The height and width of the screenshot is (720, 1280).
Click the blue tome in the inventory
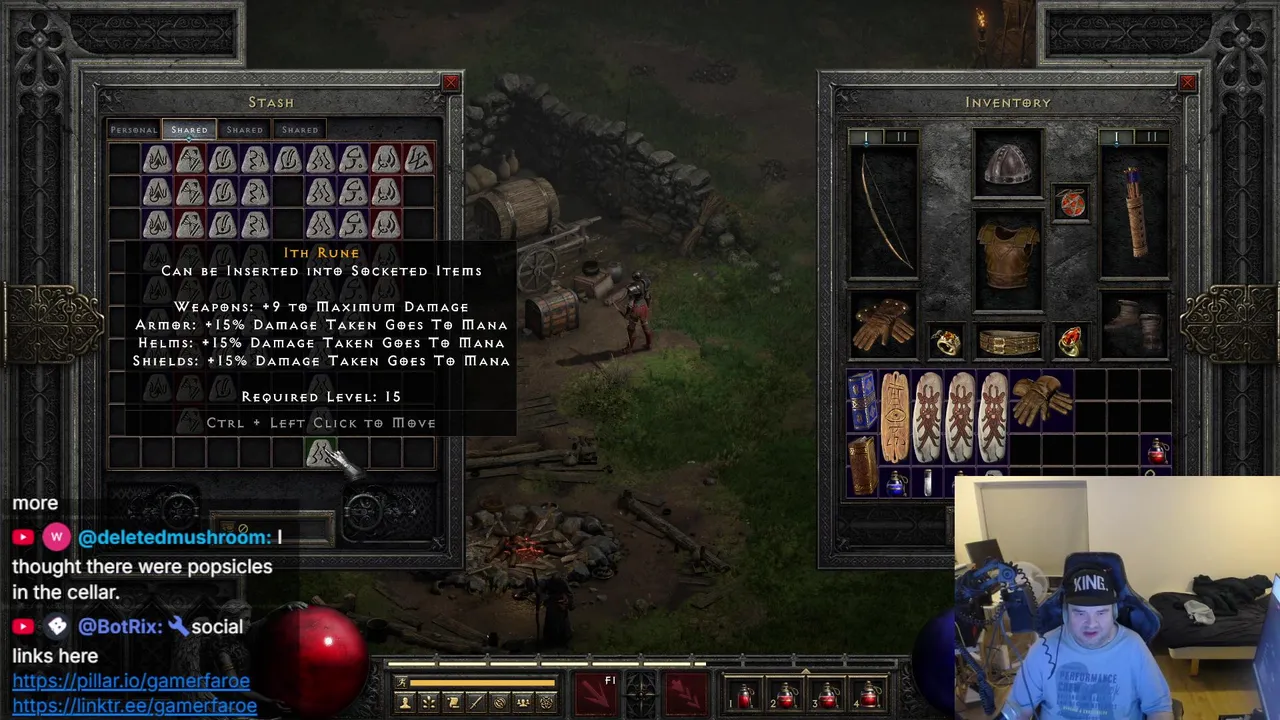pos(862,400)
